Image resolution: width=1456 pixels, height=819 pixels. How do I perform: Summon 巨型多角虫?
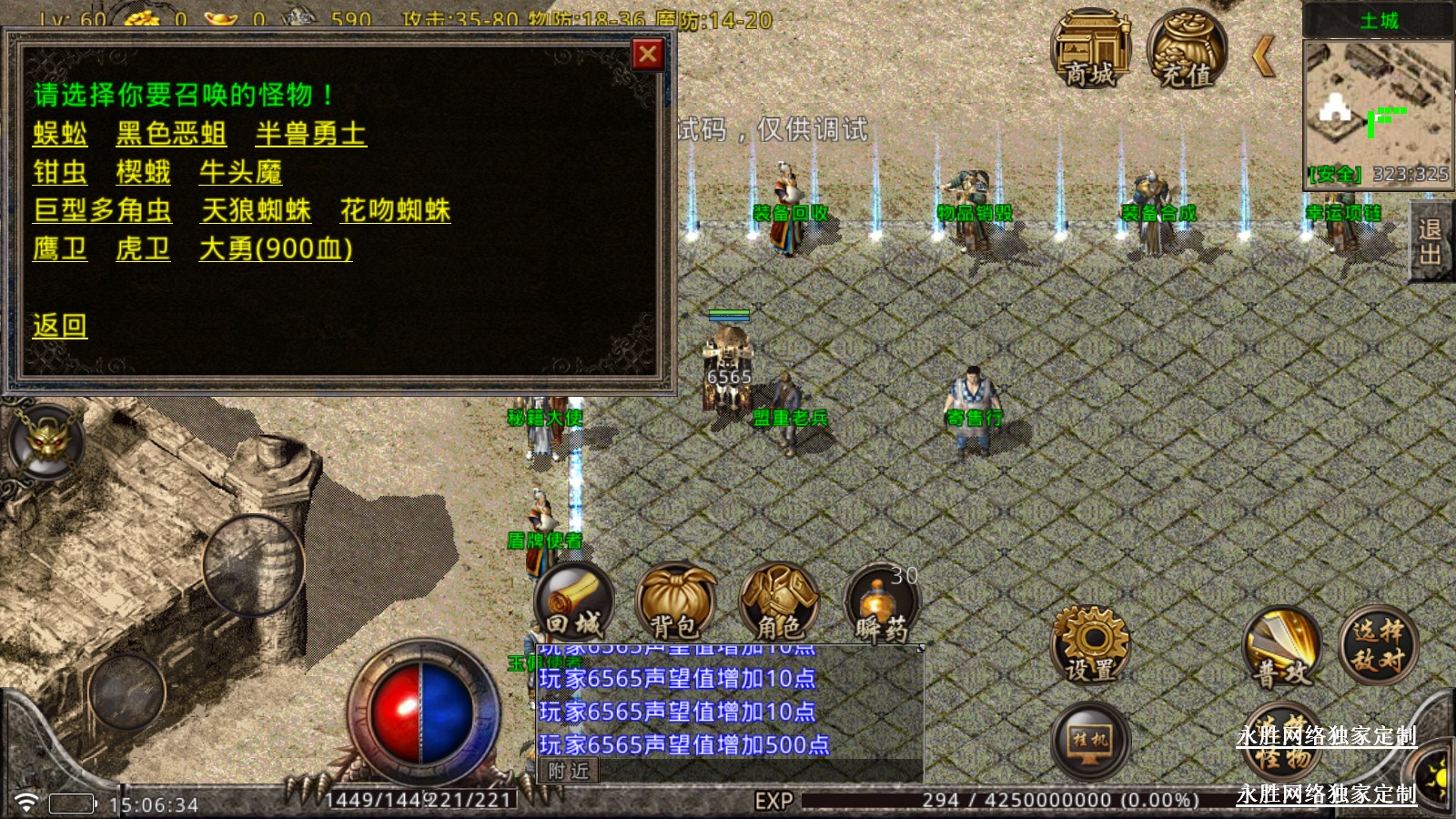102,210
